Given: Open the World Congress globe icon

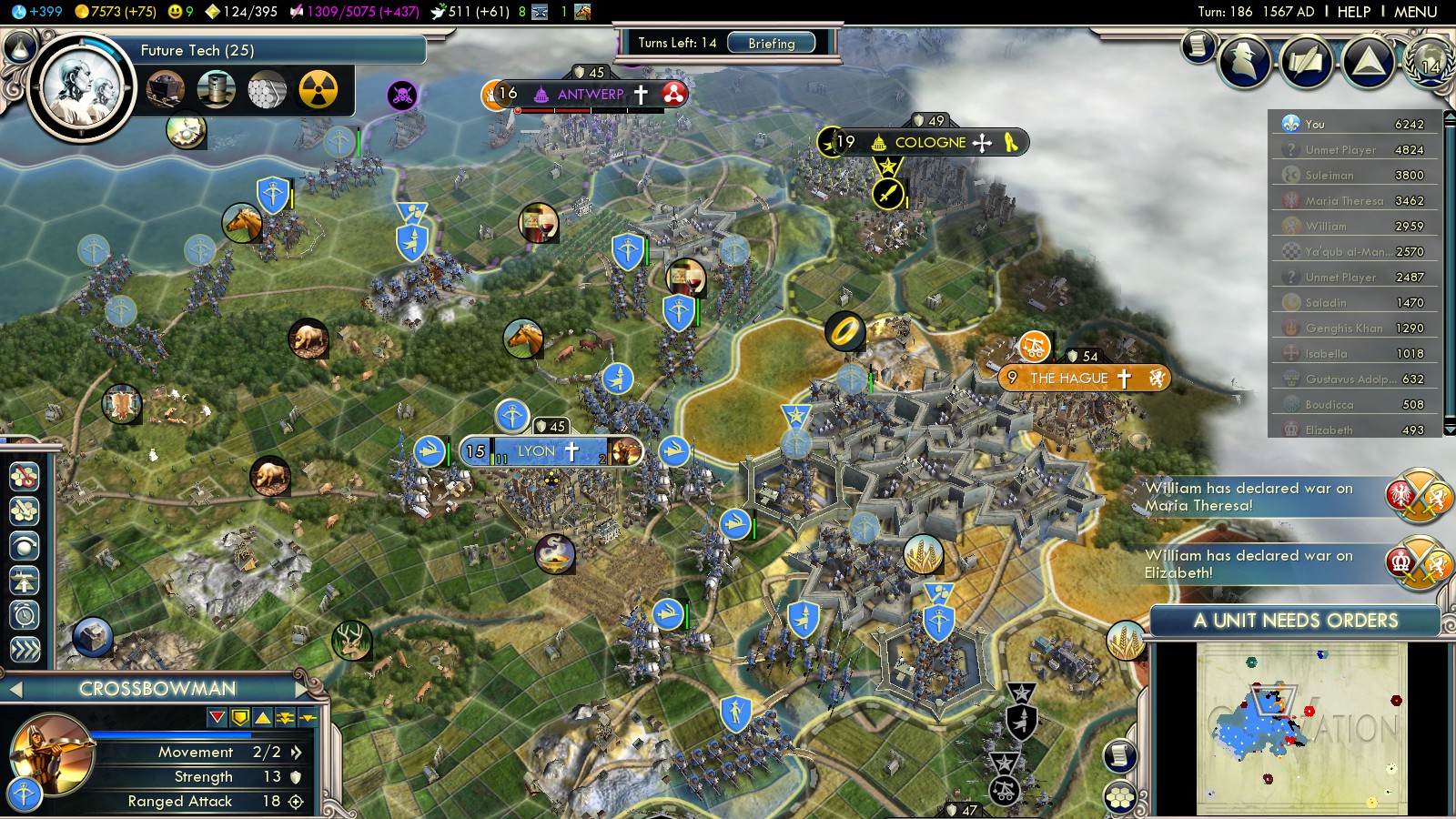Looking at the screenshot, I should click(x=1429, y=61).
